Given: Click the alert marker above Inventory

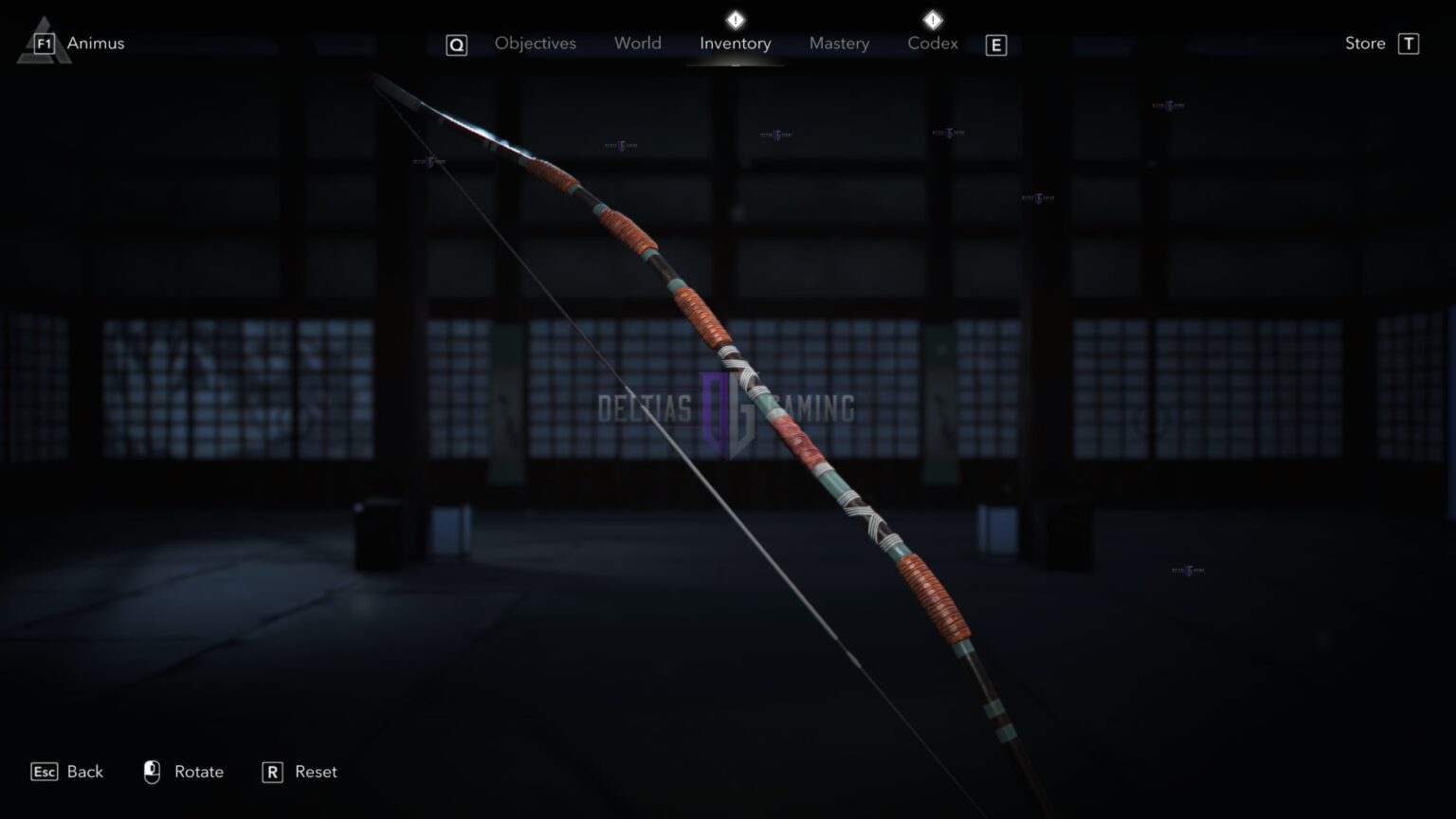Looking at the screenshot, I should coord(735,17).
